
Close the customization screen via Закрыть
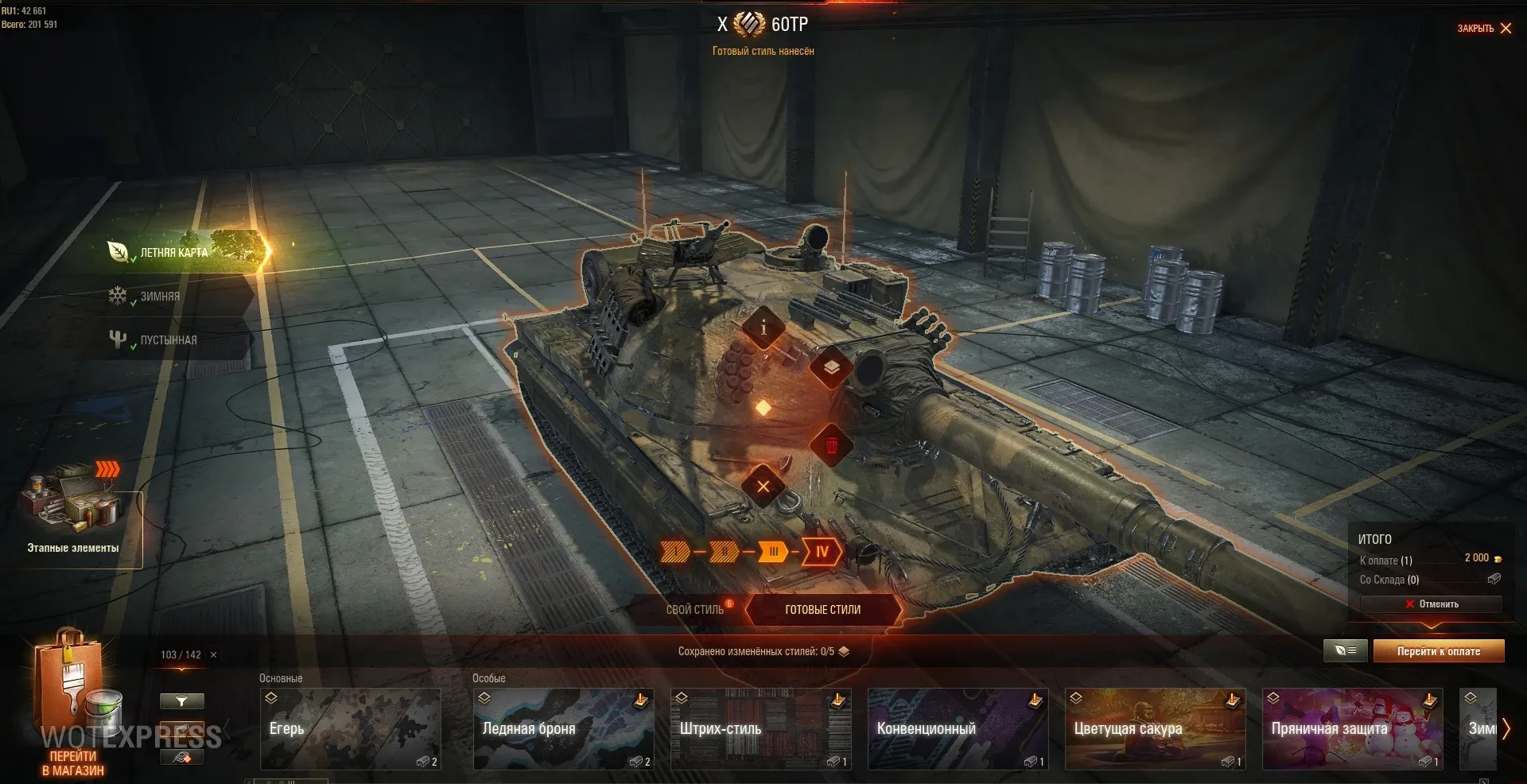pyautogui.click(x=1484, y=29)
